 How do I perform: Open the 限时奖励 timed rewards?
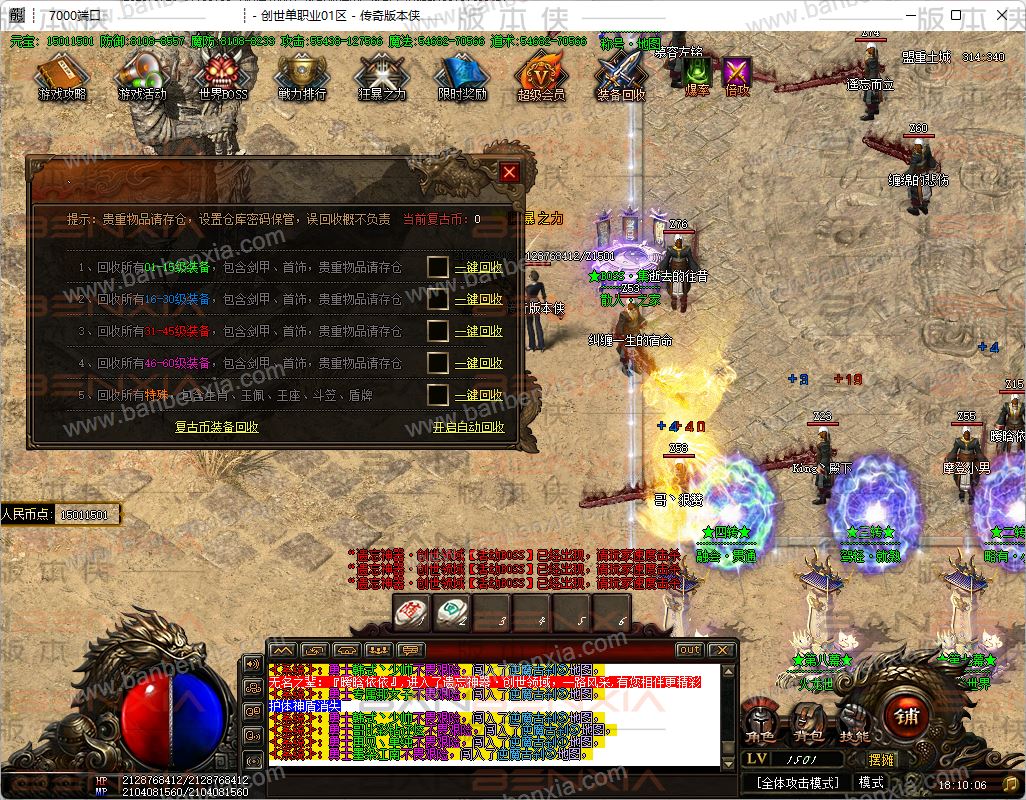pyautogui.click(x=462, y=76)
